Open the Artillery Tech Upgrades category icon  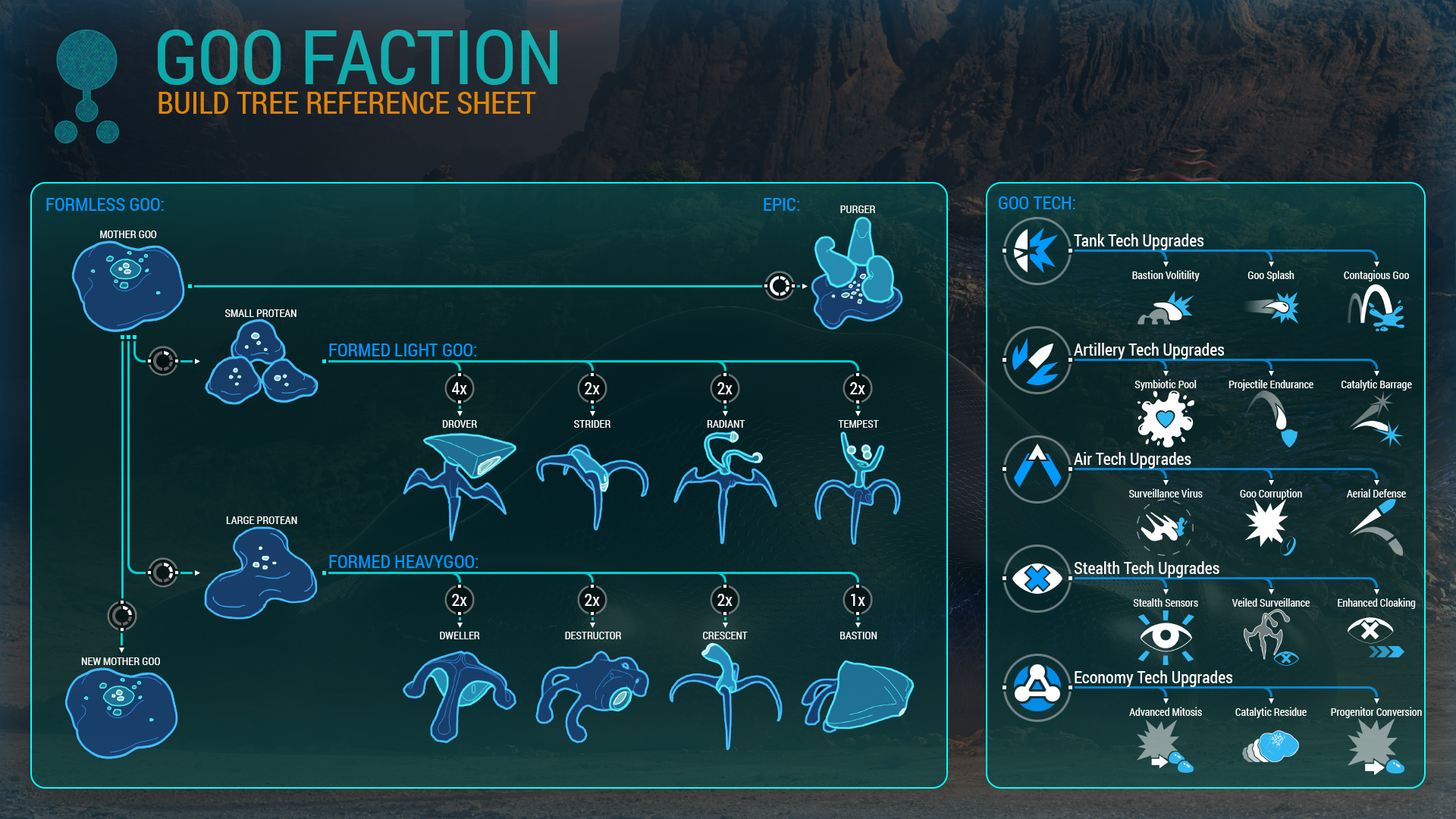coord(1037,360)
